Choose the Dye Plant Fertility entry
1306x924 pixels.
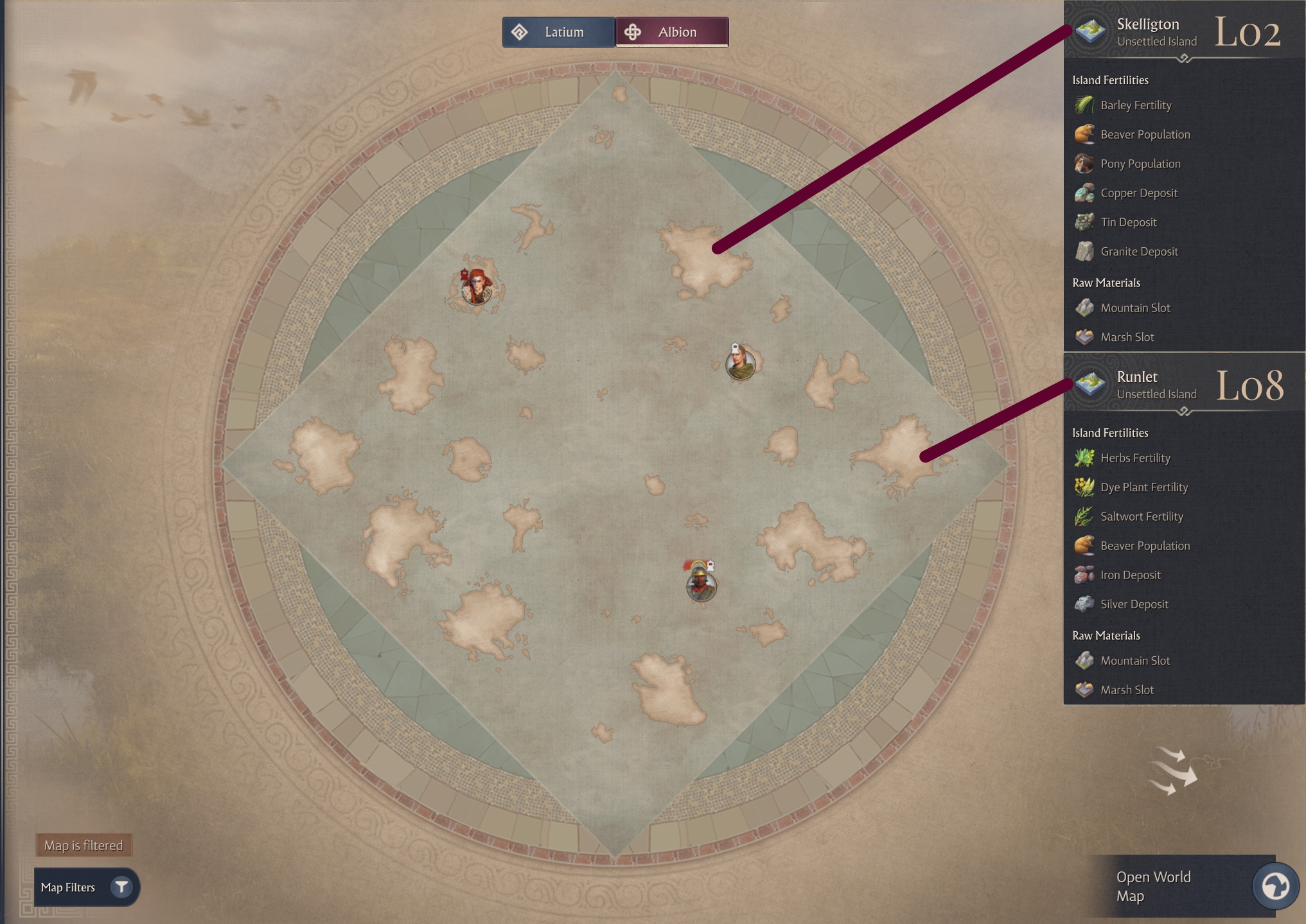coord(1143,487)
